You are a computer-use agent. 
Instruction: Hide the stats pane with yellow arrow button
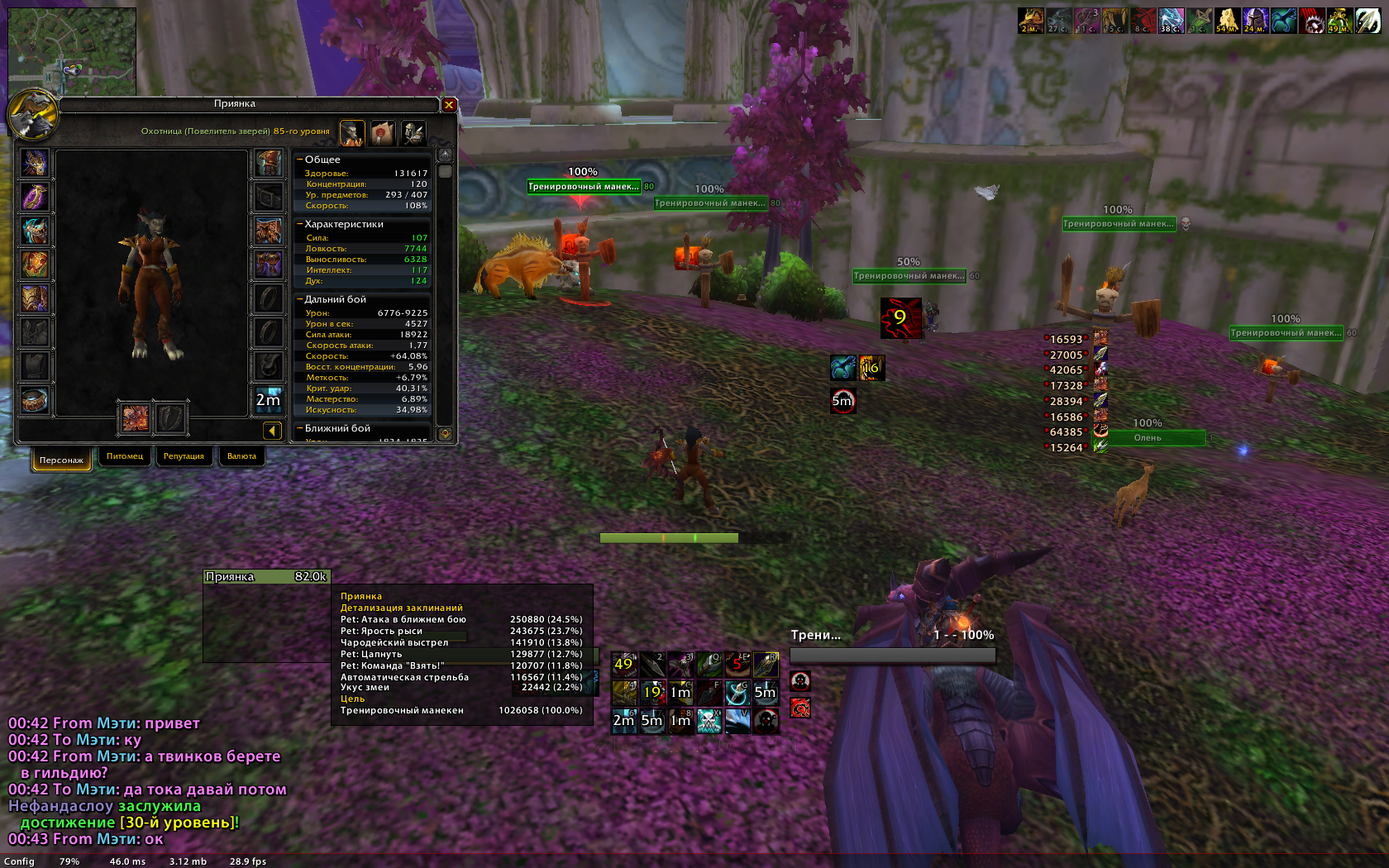point(271,430)
